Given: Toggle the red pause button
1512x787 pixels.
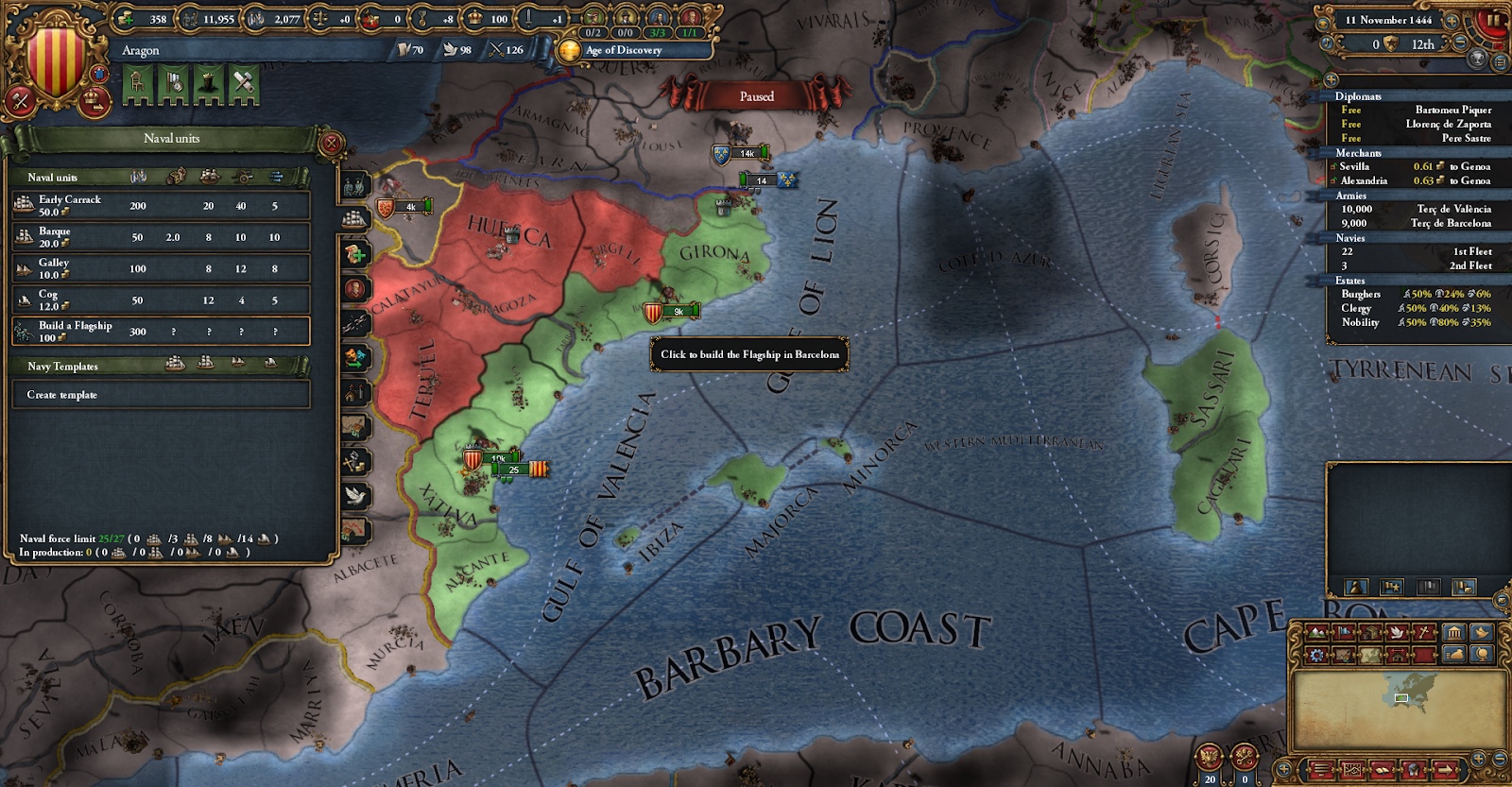Looking at the screenshot, I should (x=1491, y=19).
